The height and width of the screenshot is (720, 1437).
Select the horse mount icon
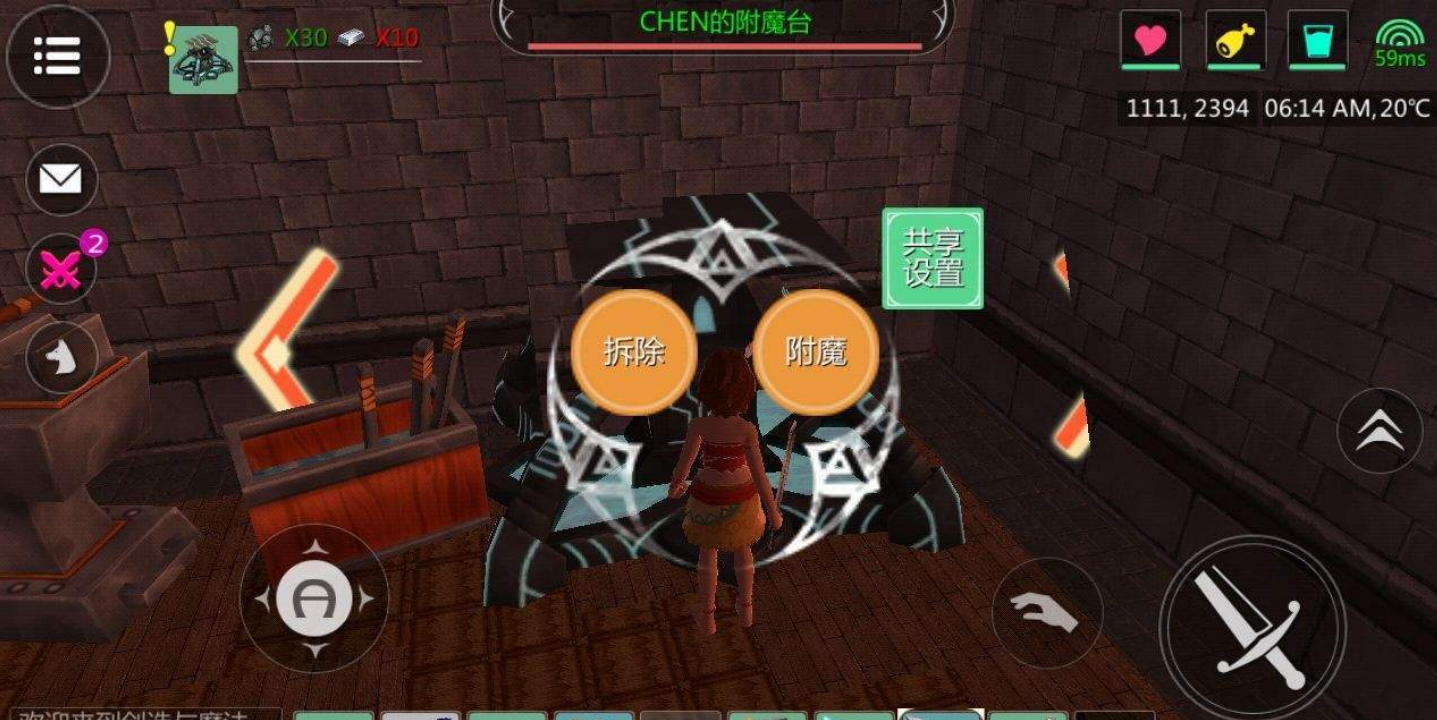click(x=62, y=357)
